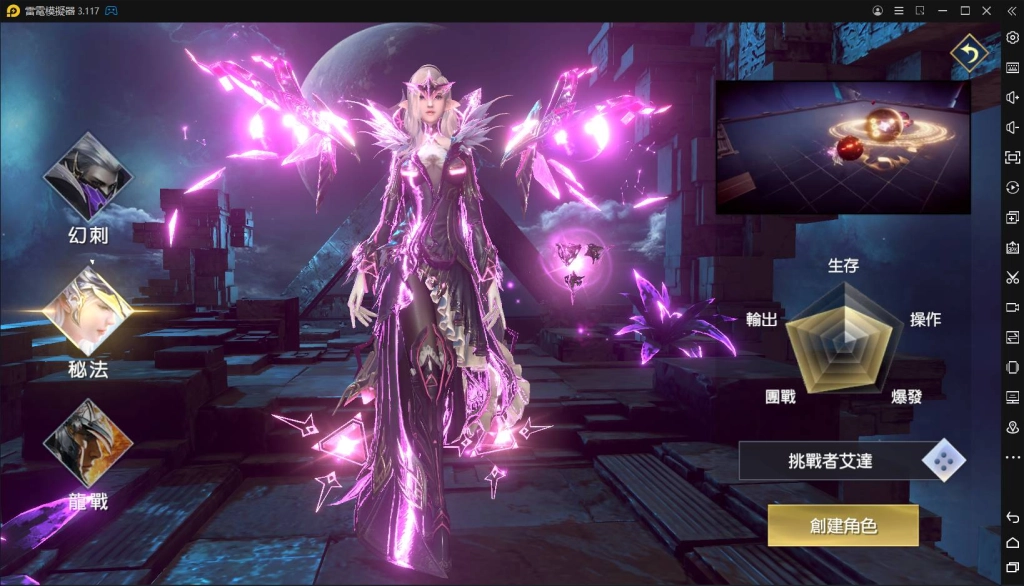The image size is (1024, 586).
Task: Open the class skill preview video thumbnail
Action: click(x=842, y=147)
